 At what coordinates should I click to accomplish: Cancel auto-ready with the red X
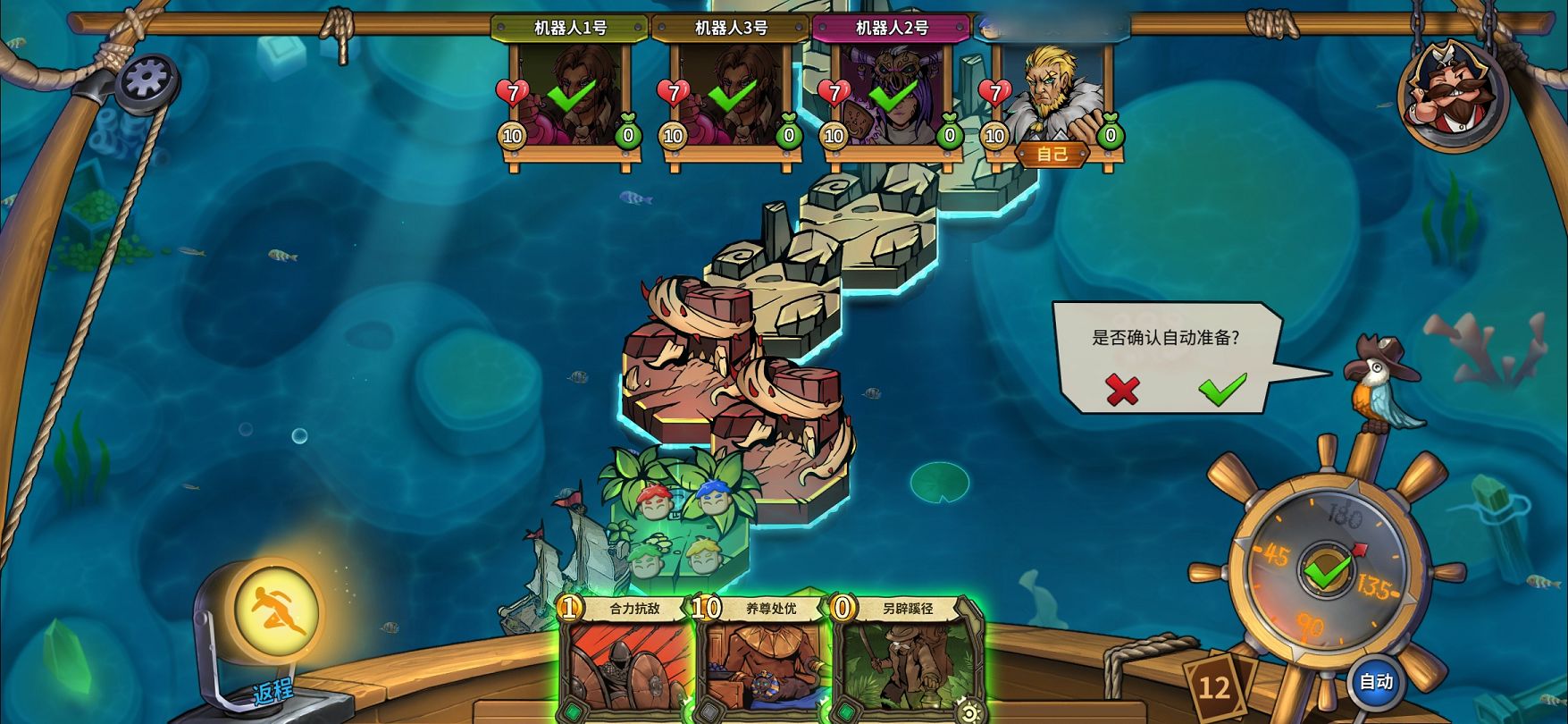coord(1122,389)
